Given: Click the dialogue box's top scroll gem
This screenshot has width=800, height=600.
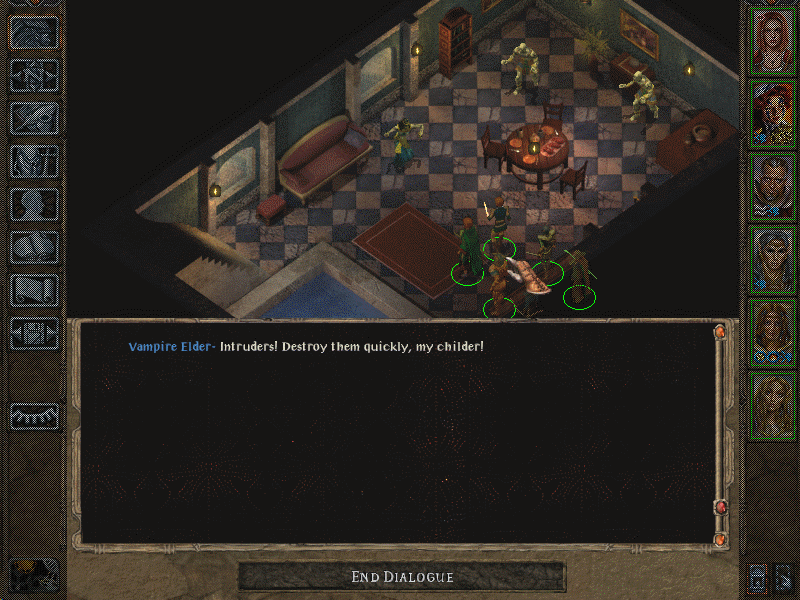Looking at the screenshot, I should [718, 331].
